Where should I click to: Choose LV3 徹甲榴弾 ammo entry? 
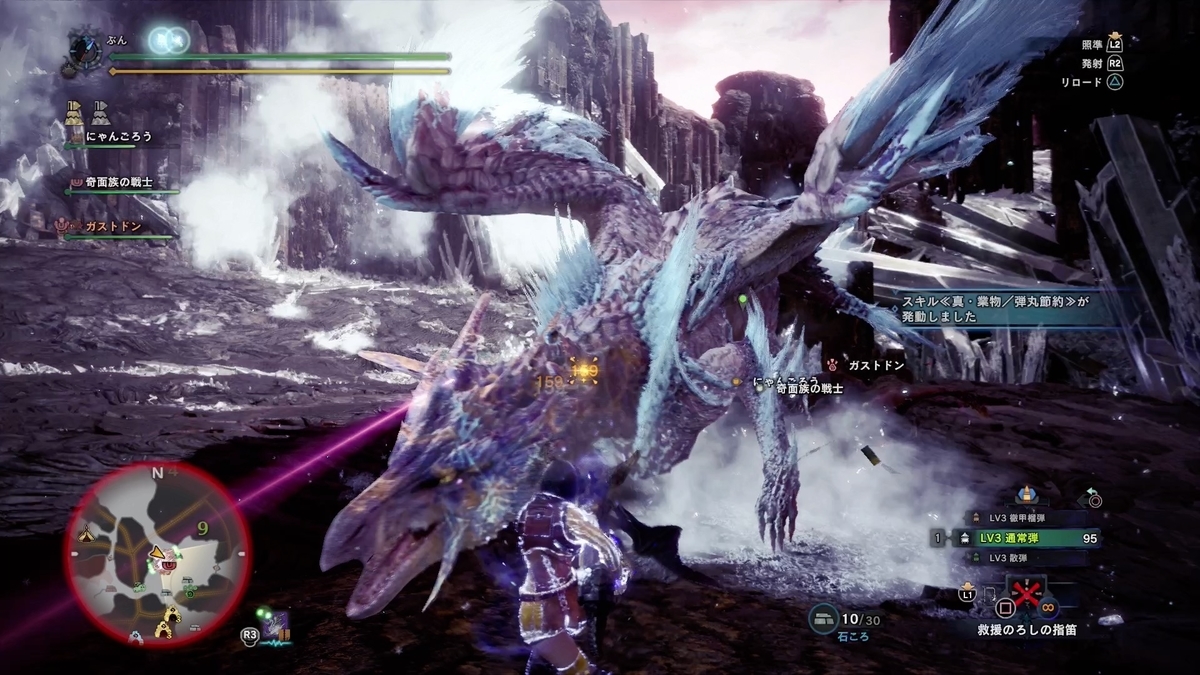tap(1010, 518)
